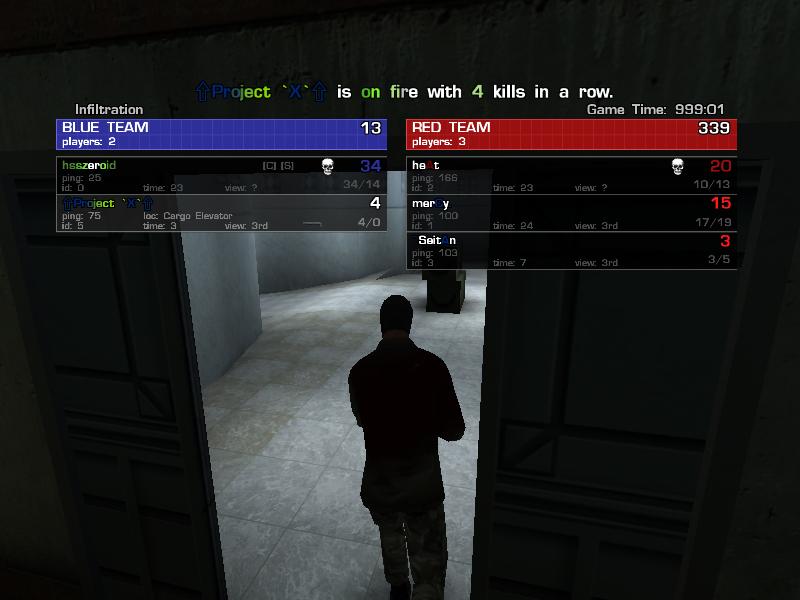Select the BLUE TEAM header
The image size is (800, 600).
[220, 133]
